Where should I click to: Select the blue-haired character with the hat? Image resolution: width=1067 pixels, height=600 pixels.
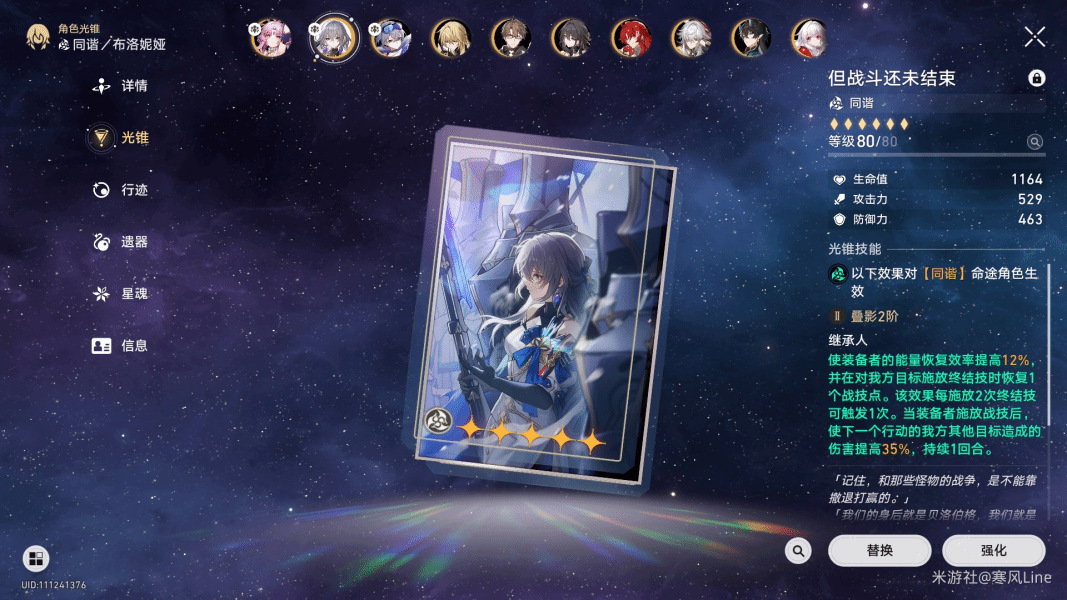coord(390,38)
